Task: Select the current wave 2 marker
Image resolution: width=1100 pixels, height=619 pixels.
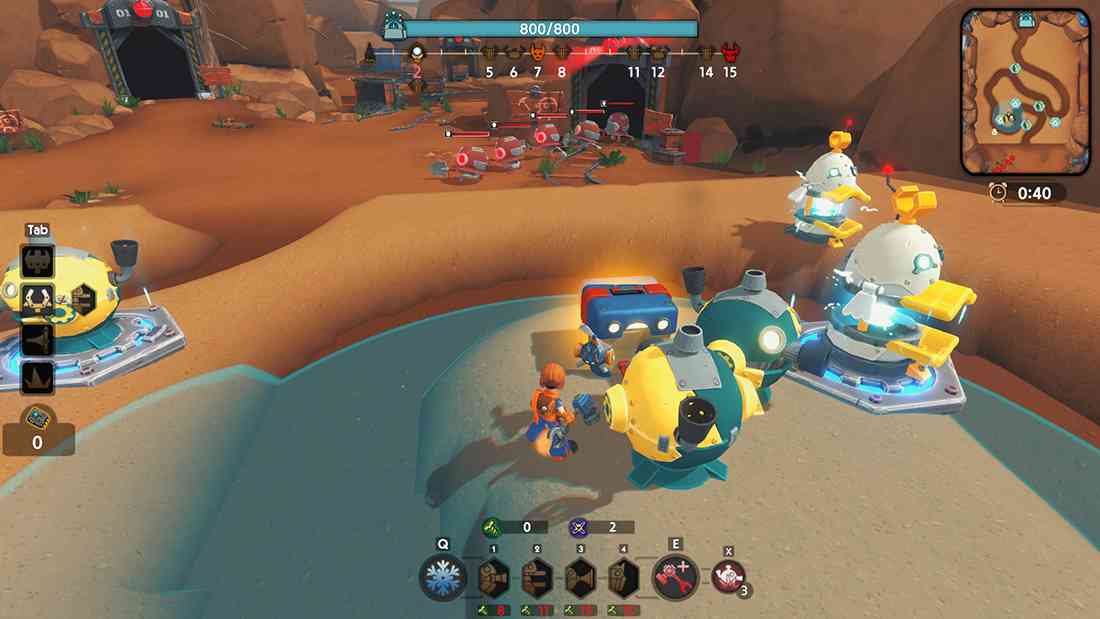Action: click(x=417, y=53)
